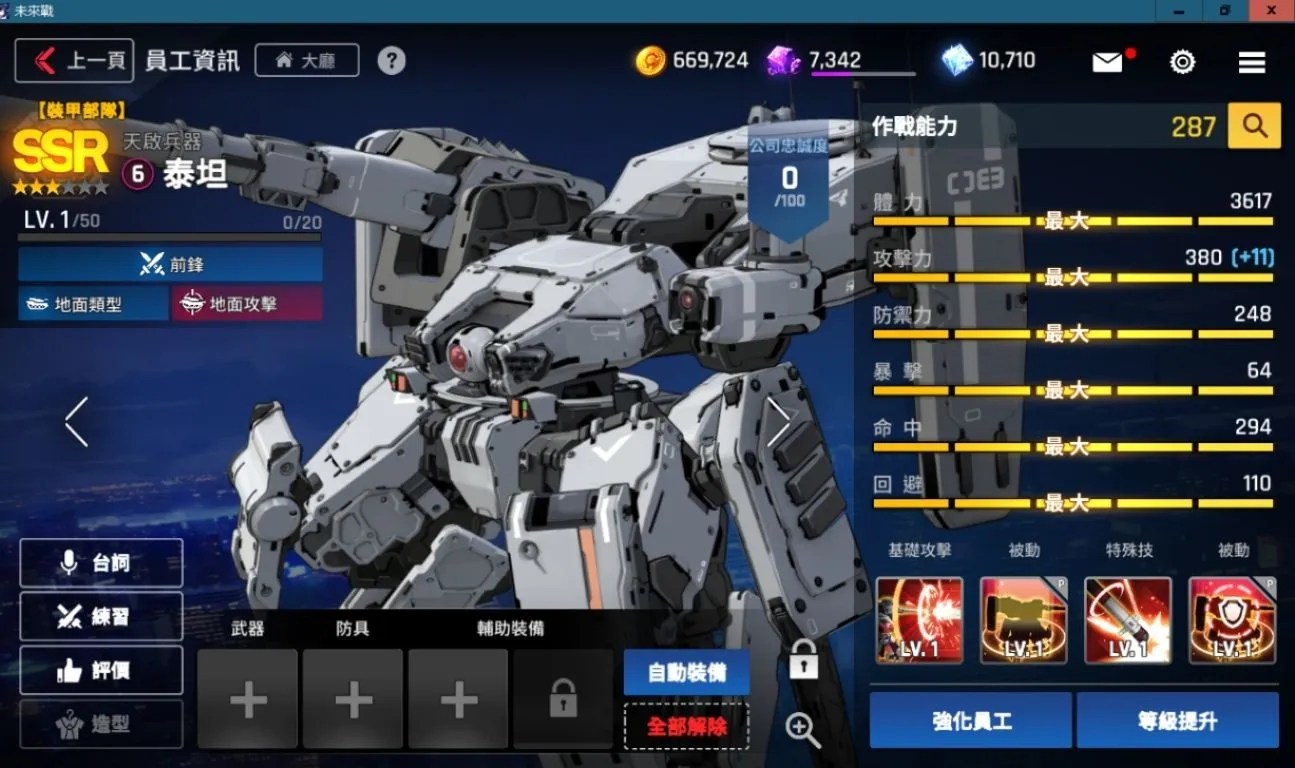Image resolution: width=1295 pixels, height=768 pixels.
Task: Open the 評價 reviews button
Action: pyautogui.click(x=101, y=670)
